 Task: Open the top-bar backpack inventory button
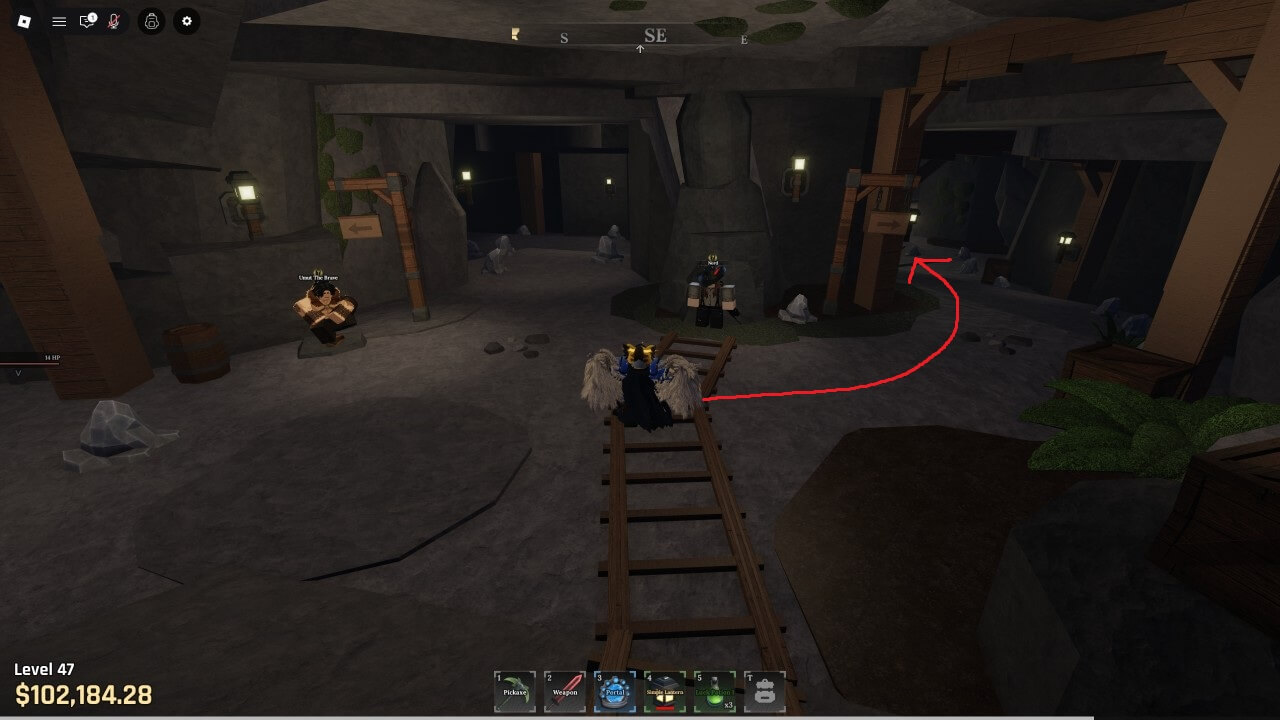tap(151, 21)
